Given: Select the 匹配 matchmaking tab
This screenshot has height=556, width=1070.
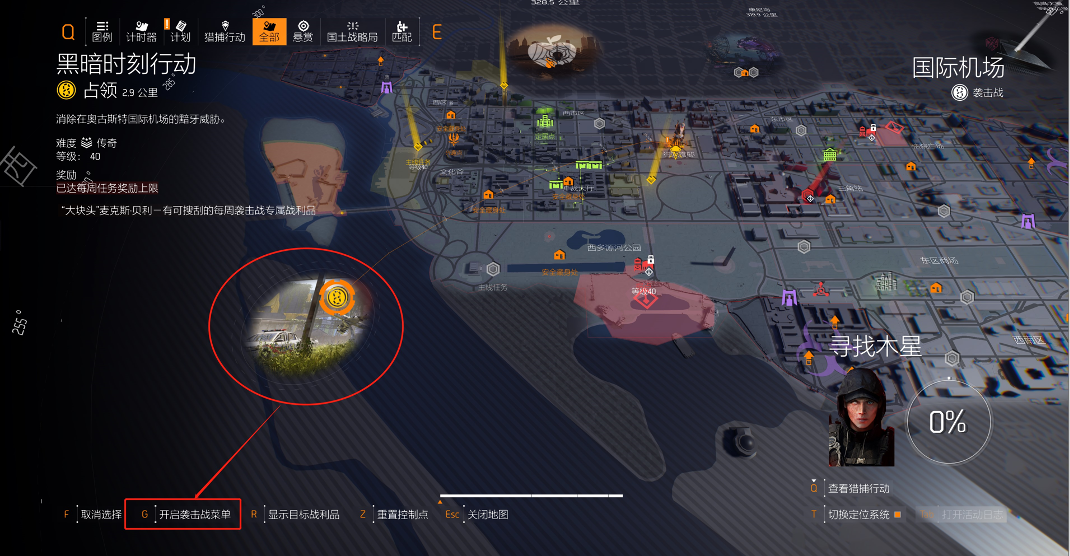Looking at the screenshot, I should point(401,31).
